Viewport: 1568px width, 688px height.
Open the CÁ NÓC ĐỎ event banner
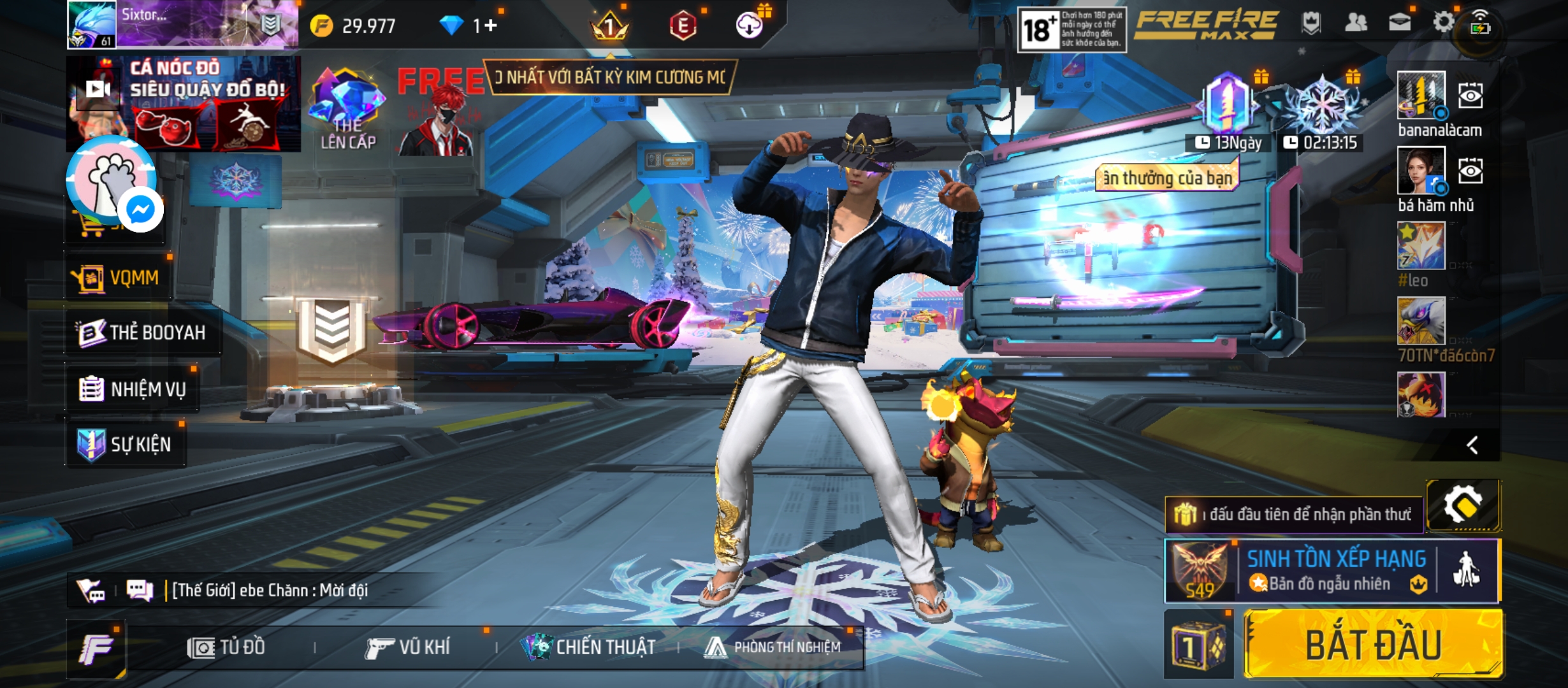(x=184, y=103)
